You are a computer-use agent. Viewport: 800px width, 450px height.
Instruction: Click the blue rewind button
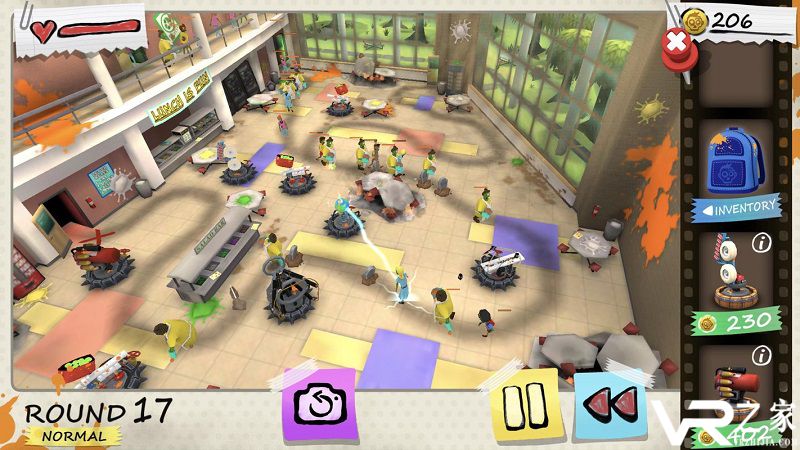click(x=610, y=405)
